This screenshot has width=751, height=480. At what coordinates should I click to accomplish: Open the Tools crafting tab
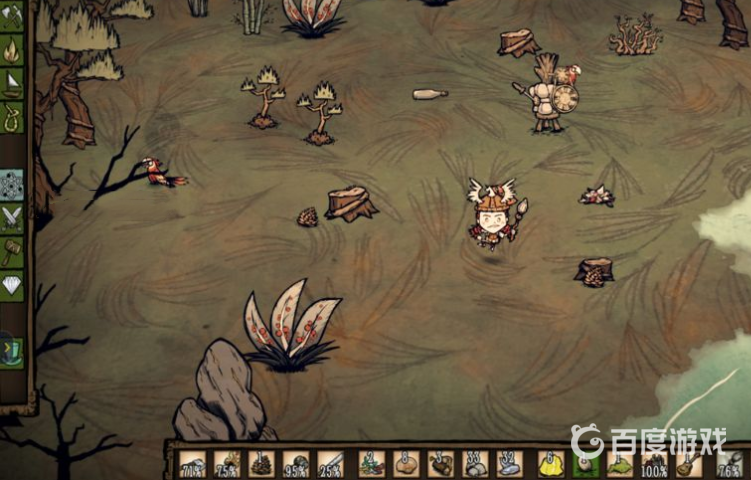tap(12, 15)
